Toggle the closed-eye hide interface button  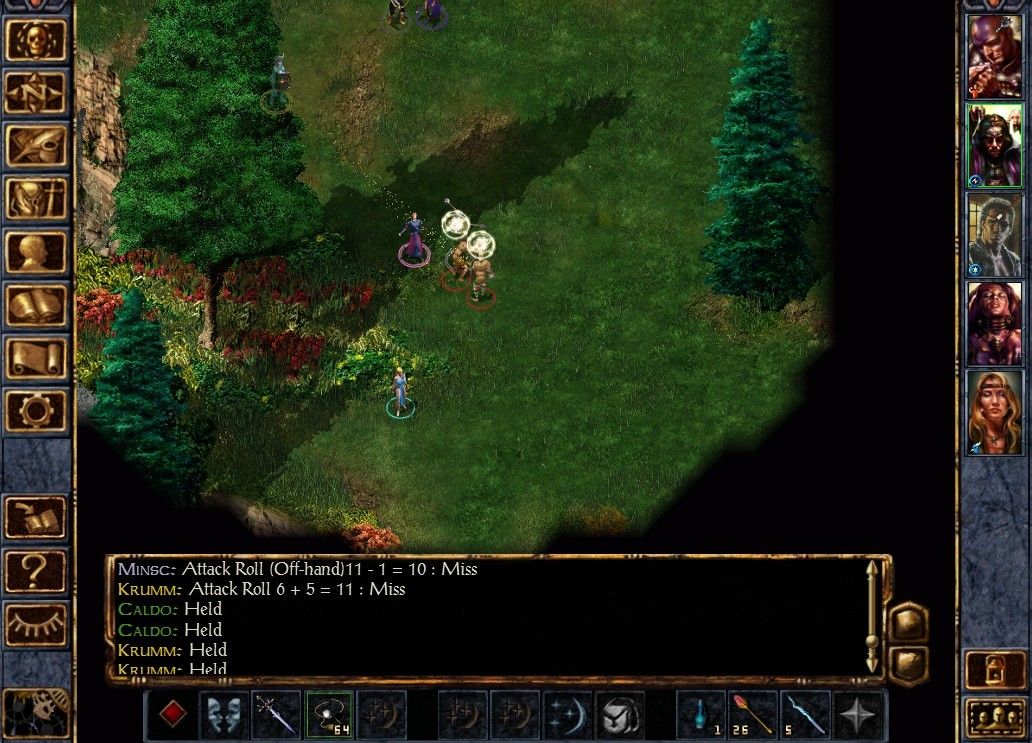coord(37,624)
